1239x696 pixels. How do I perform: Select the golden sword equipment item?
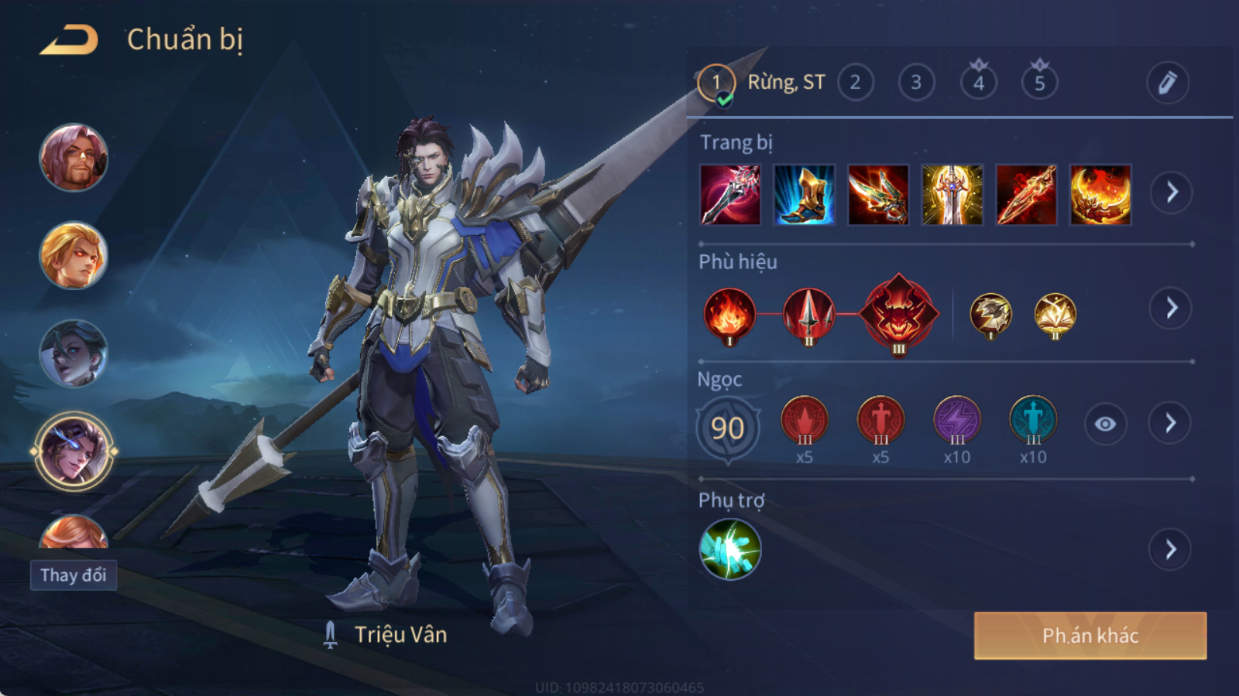click(x=952, y=194)
